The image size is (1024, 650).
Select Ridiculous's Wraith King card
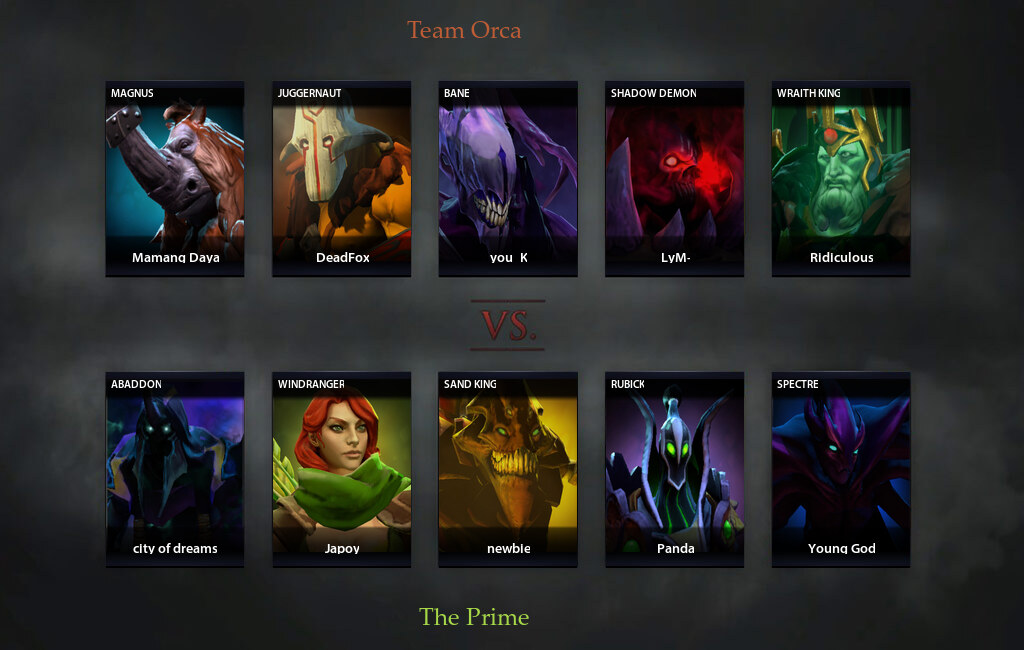point(841,178)
